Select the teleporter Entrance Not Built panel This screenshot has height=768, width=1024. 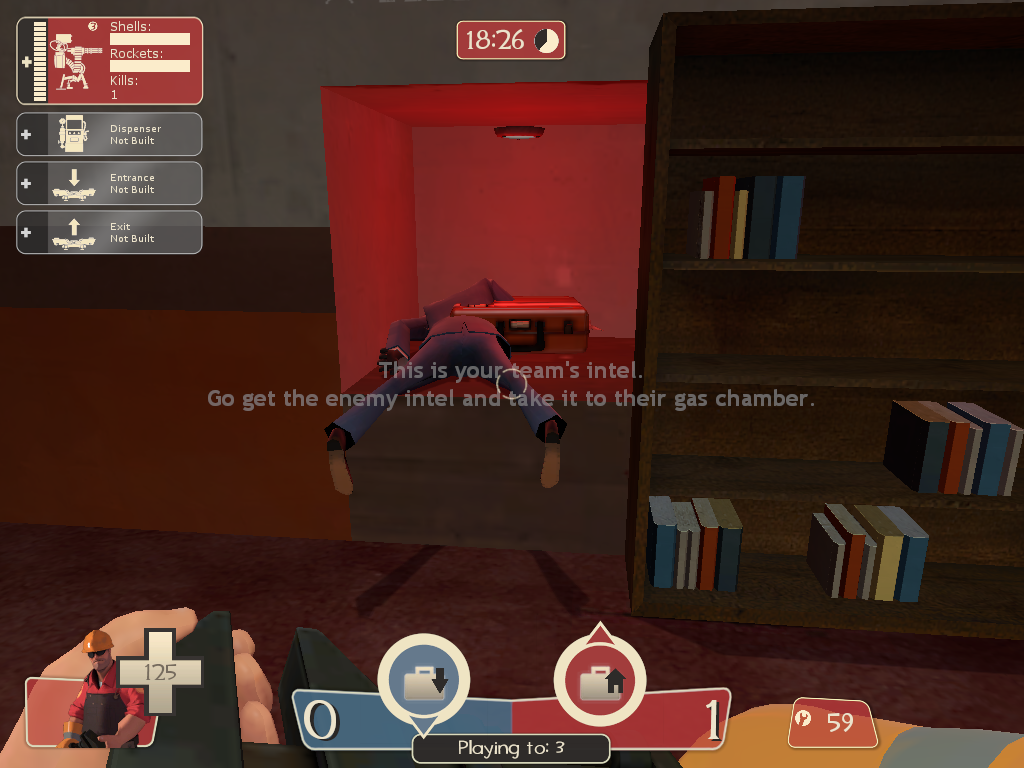tap(110, 183)
